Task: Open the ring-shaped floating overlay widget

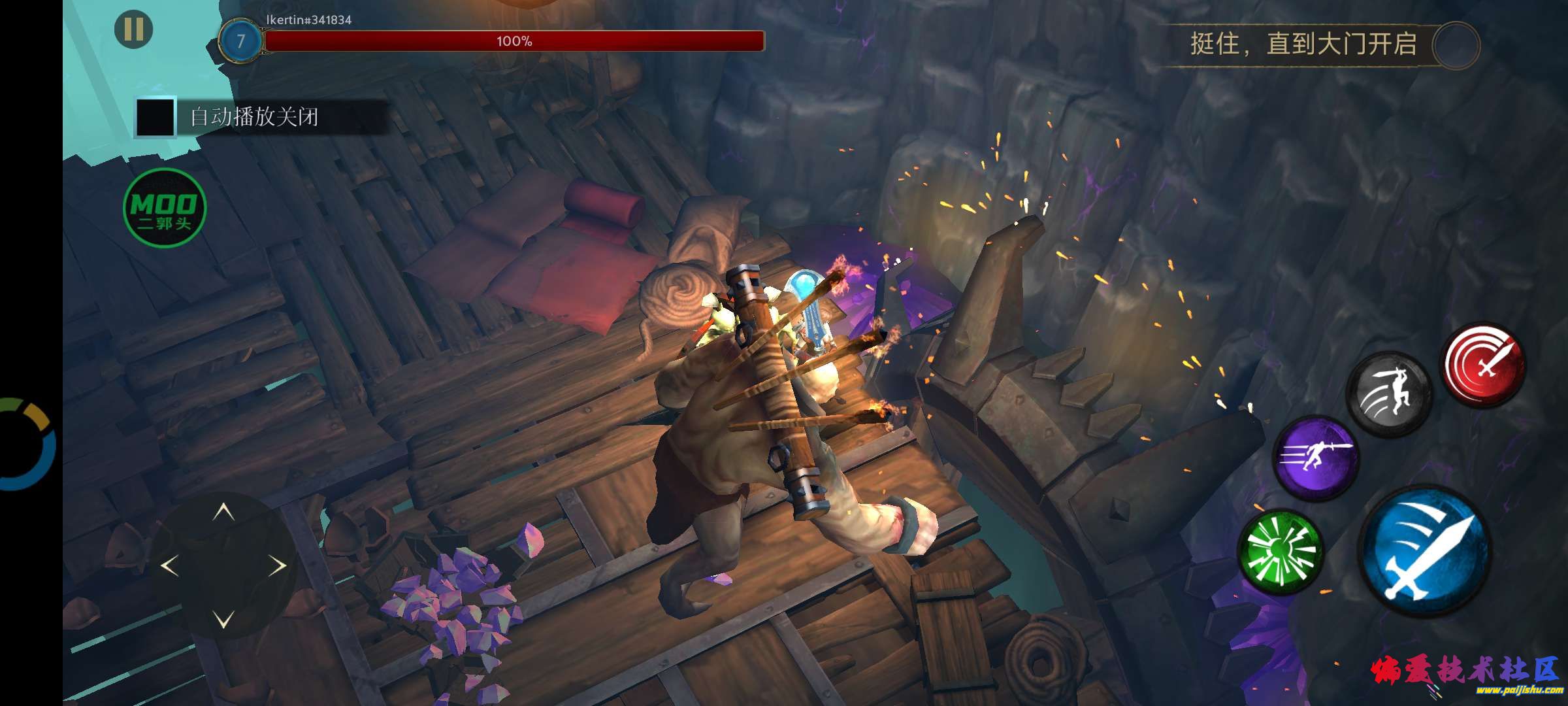Action: click(x=26, y=444)
